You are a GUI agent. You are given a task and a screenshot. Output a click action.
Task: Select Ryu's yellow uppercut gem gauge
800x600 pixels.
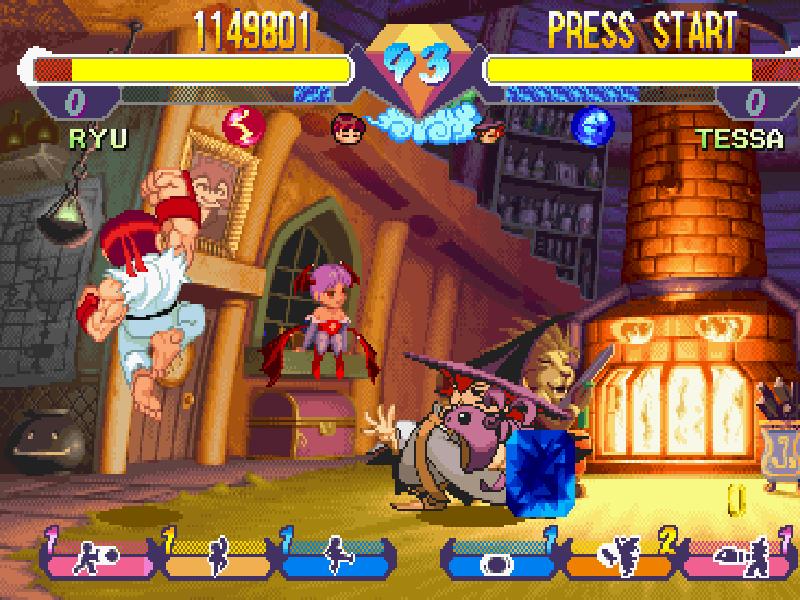217,556
